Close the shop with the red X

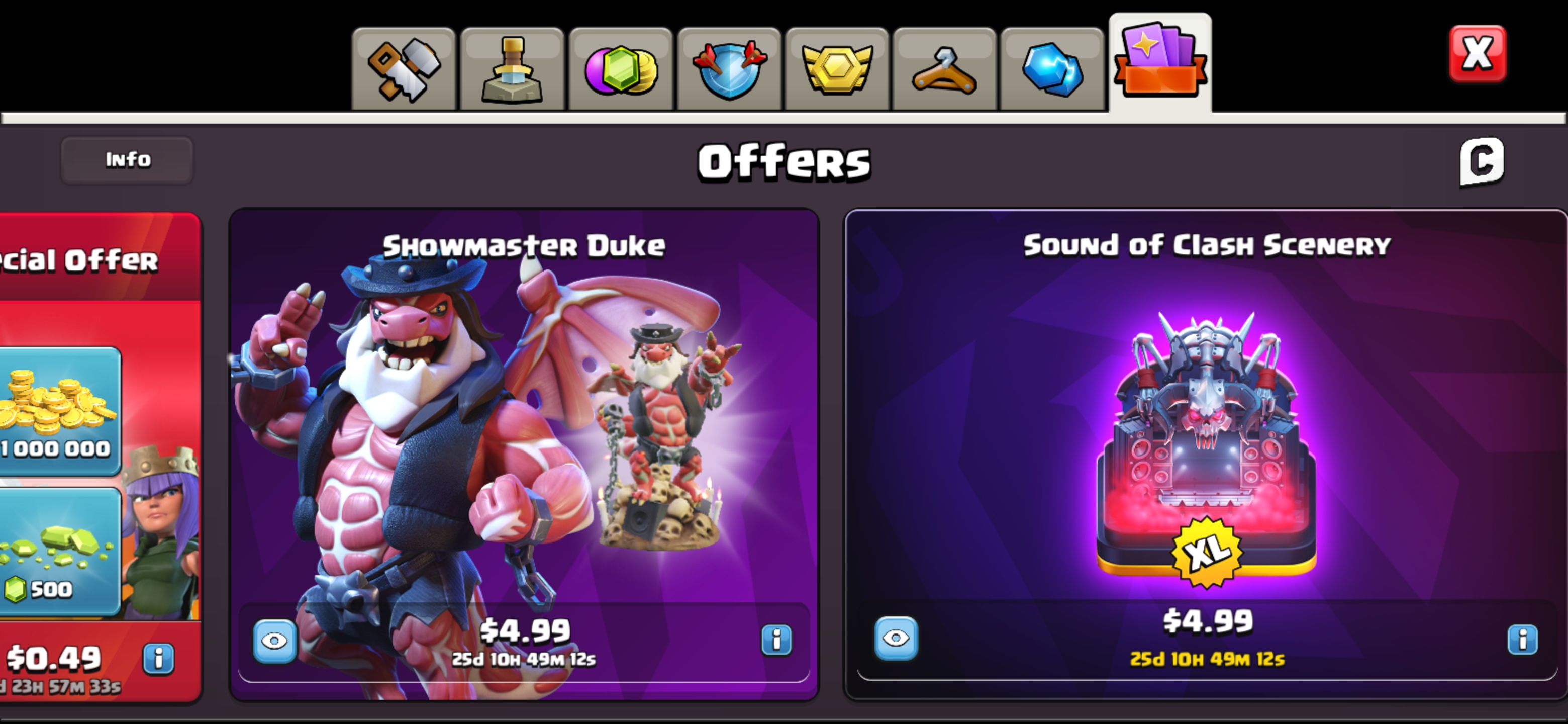tap(1478, 54)
